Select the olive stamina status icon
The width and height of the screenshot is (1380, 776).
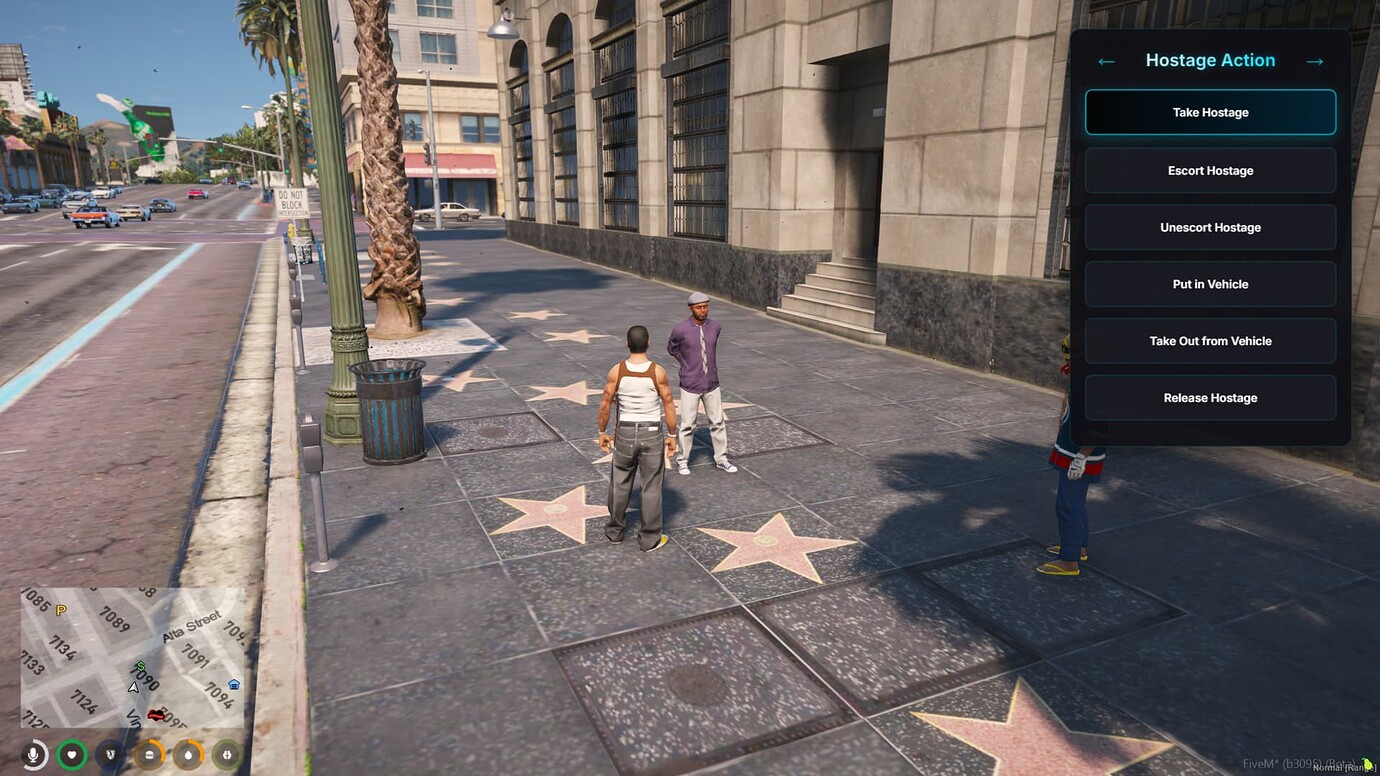(x=227, y=755)
